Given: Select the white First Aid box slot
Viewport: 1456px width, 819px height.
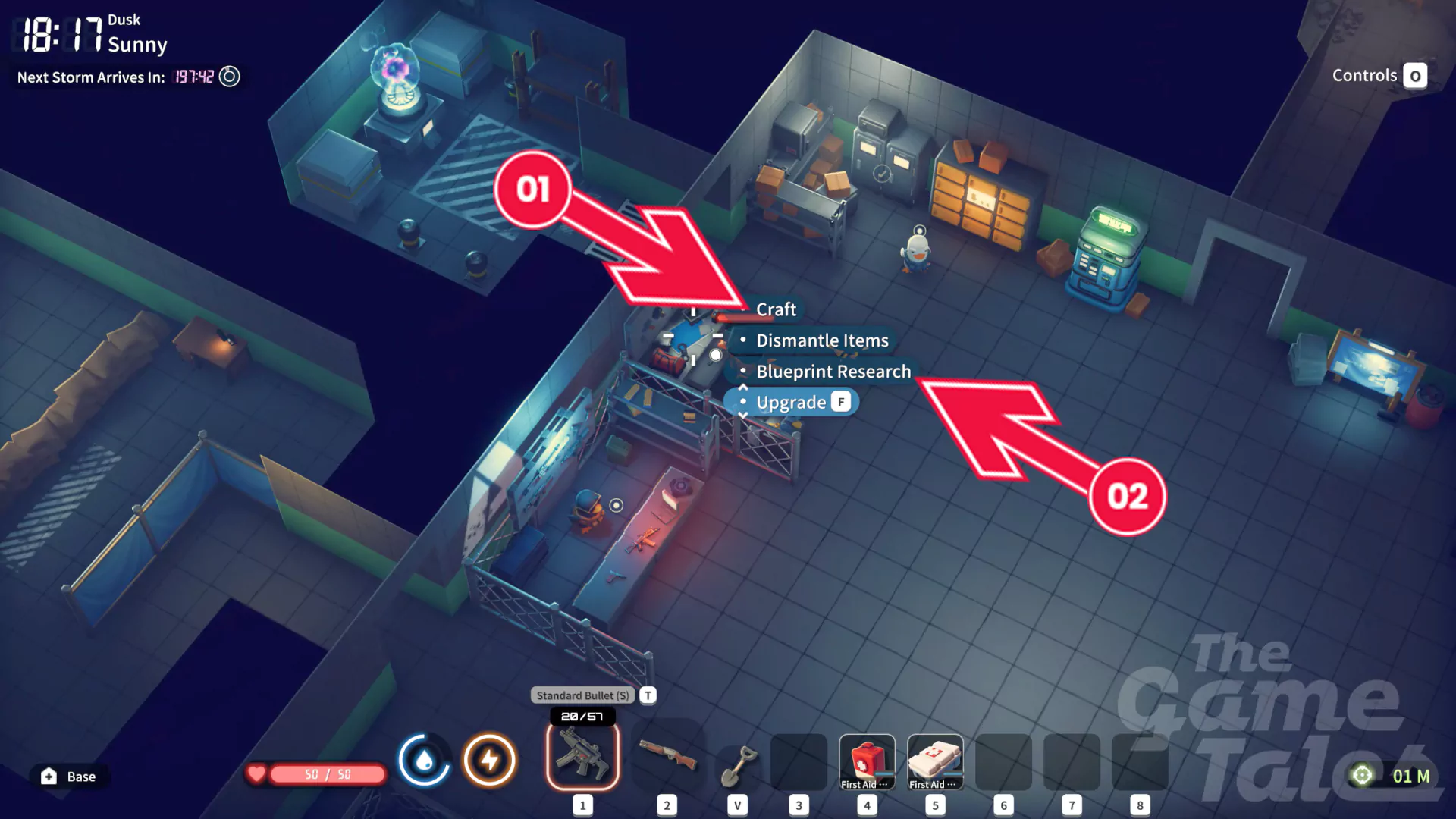Looking at the screenshot, I should tap(935, 761).
